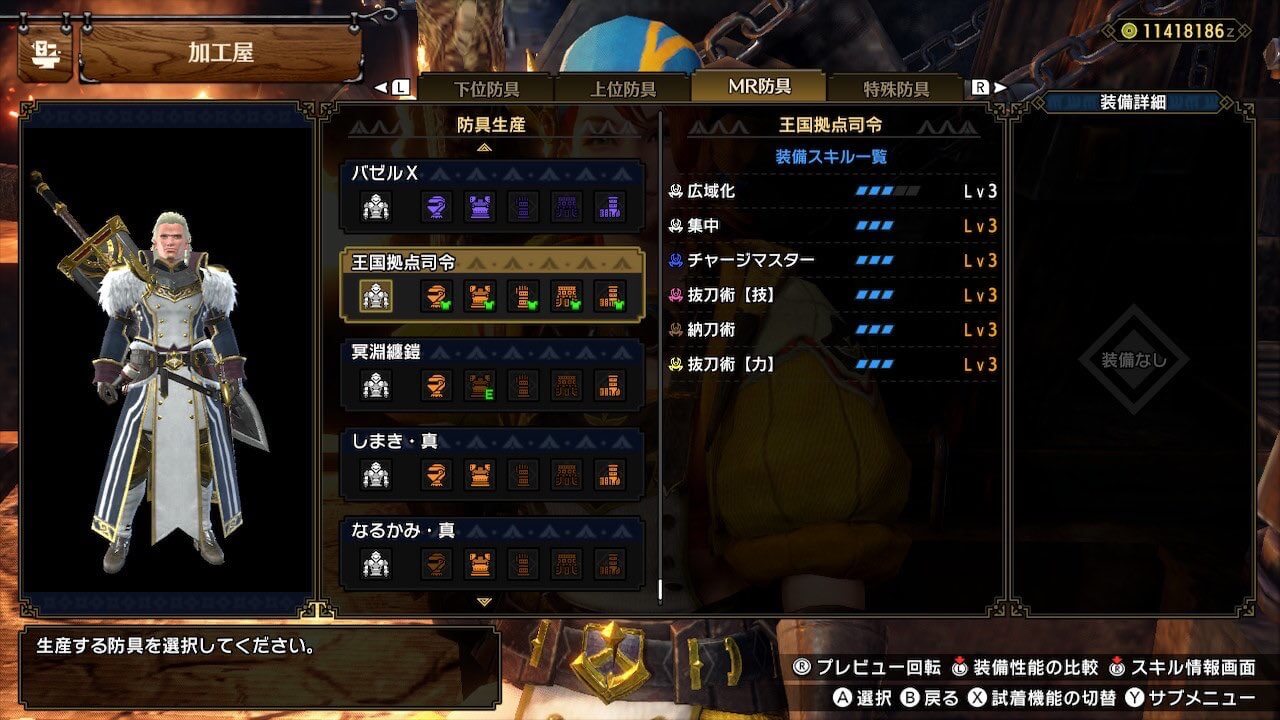Image resolution: width=1280 pixels, height=720 pixels.
Task: Select the バゼルX chest armor icon
Action: coord(480,207)
